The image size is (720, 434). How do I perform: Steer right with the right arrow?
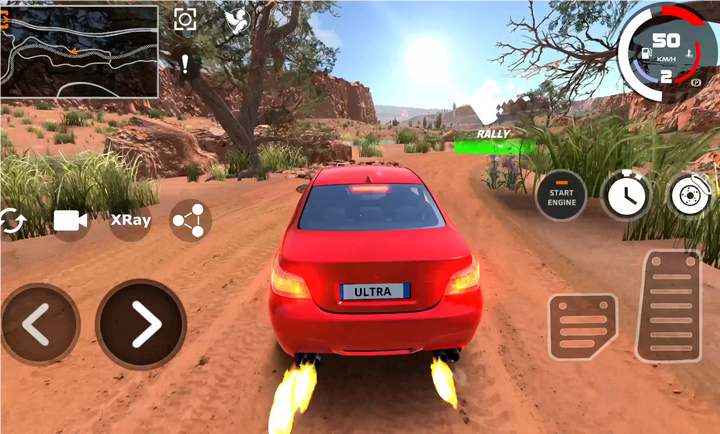tap(141, 323)
